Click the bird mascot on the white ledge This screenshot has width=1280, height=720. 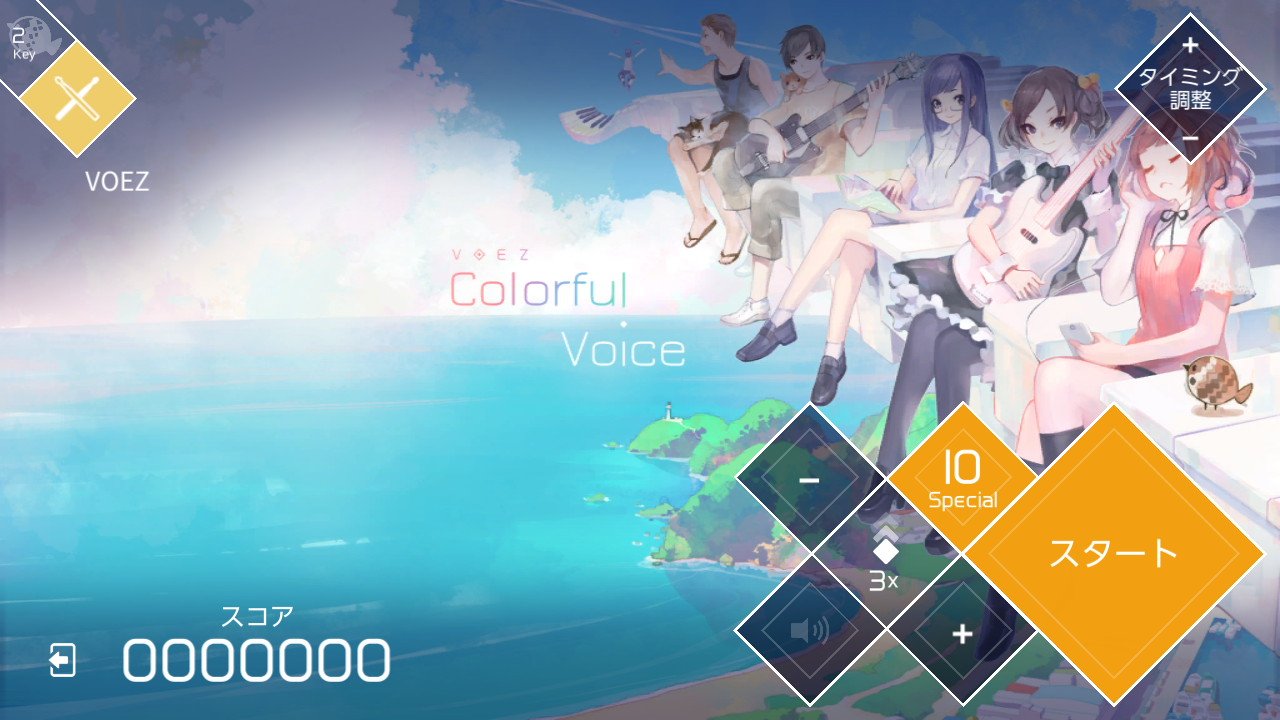pyautogui.click(x=1214, y=384)
